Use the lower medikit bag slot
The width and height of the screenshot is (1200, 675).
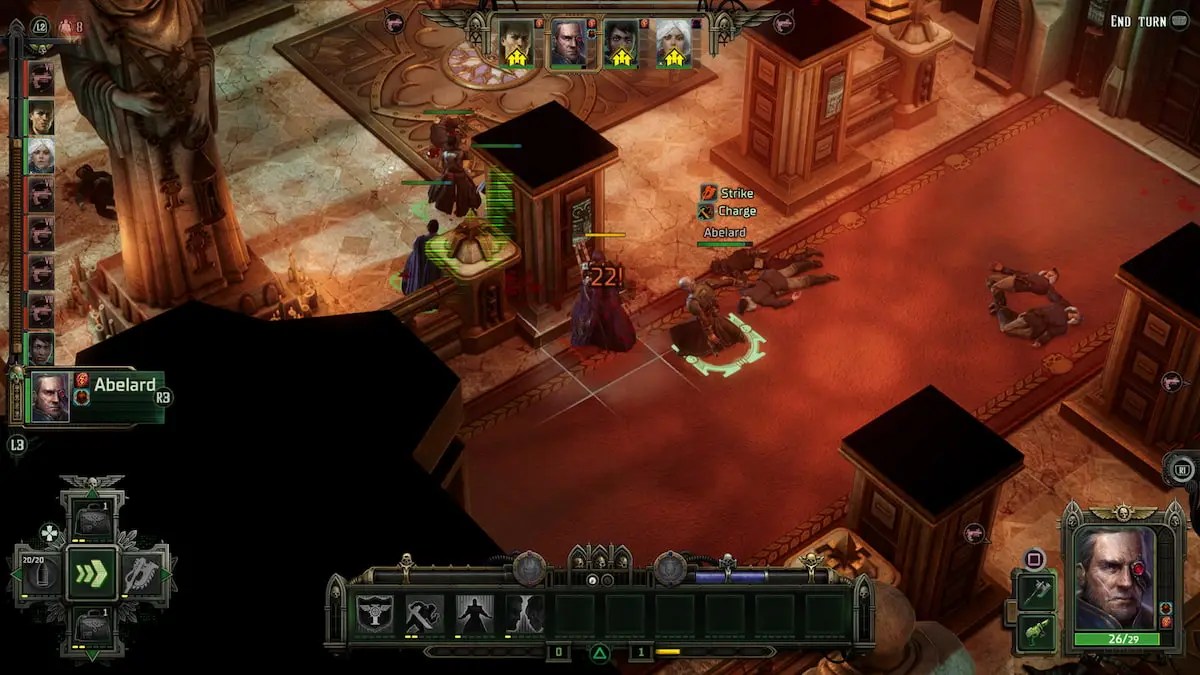point(92,626)
